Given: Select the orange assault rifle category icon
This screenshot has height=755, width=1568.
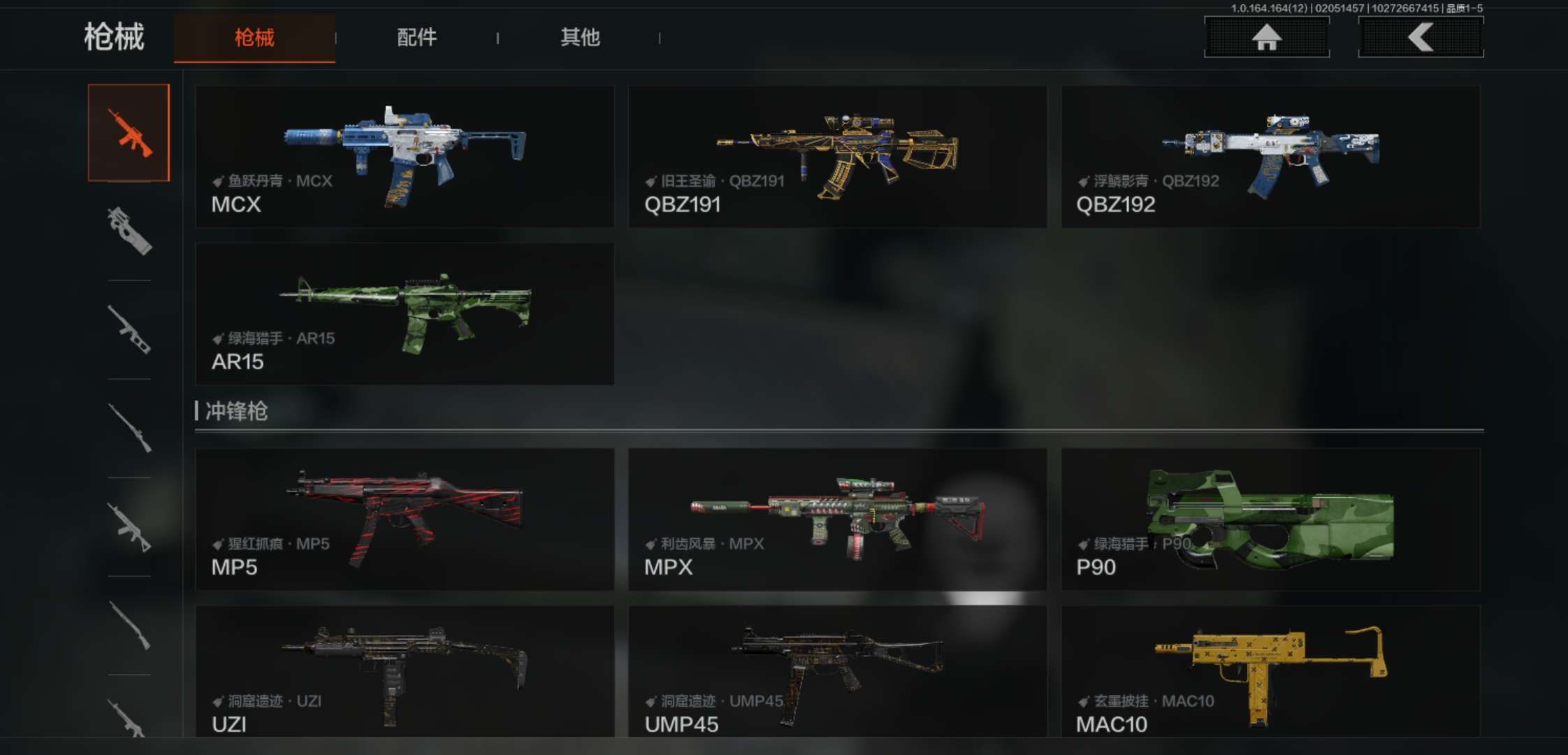Looking at the screenshot, I should [x=129, y=133].
